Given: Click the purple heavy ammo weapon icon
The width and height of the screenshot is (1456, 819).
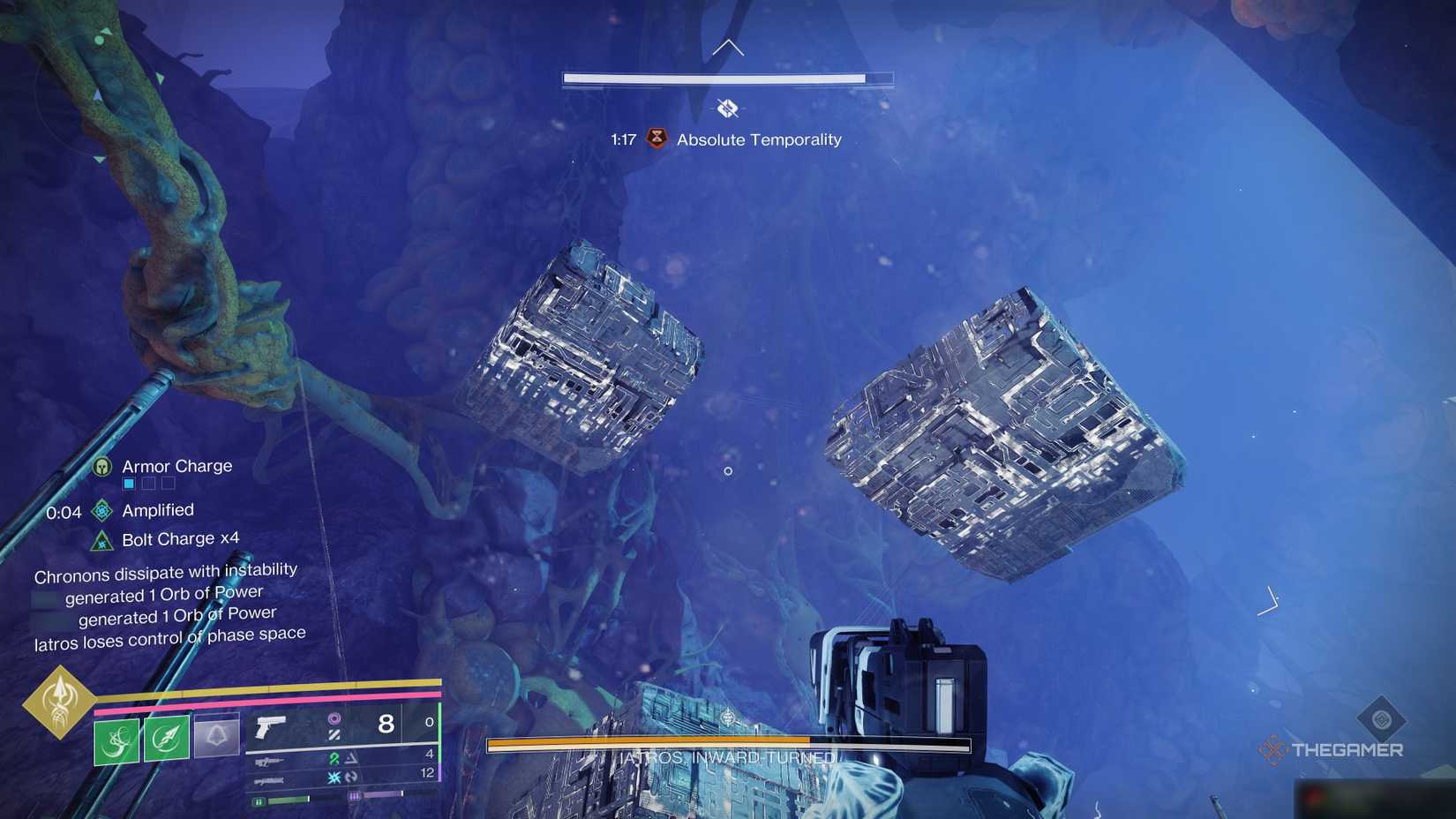Looking at the screenshot, I should (x=269, y=781).
